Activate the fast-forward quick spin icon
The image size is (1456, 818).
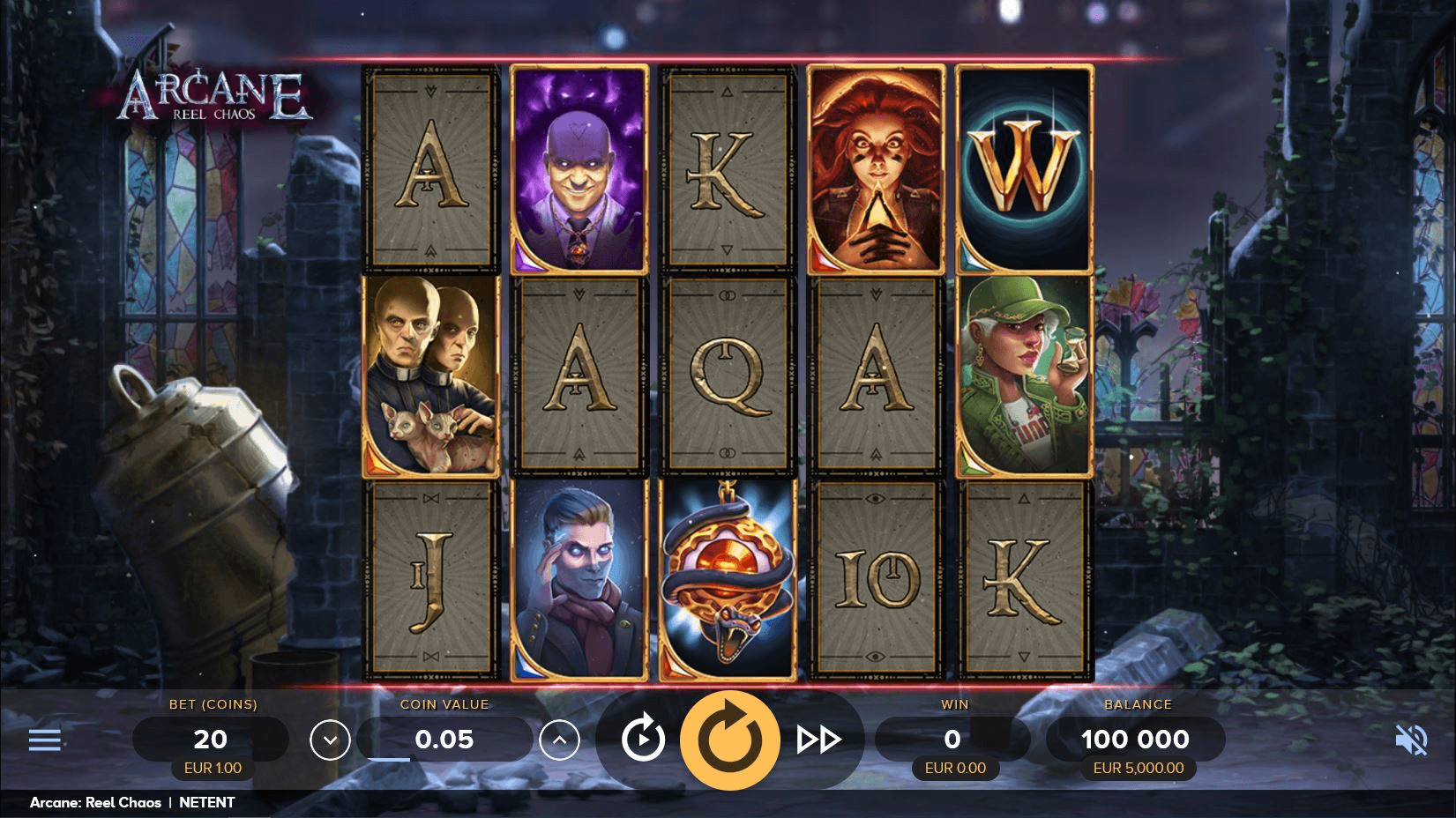820,739
